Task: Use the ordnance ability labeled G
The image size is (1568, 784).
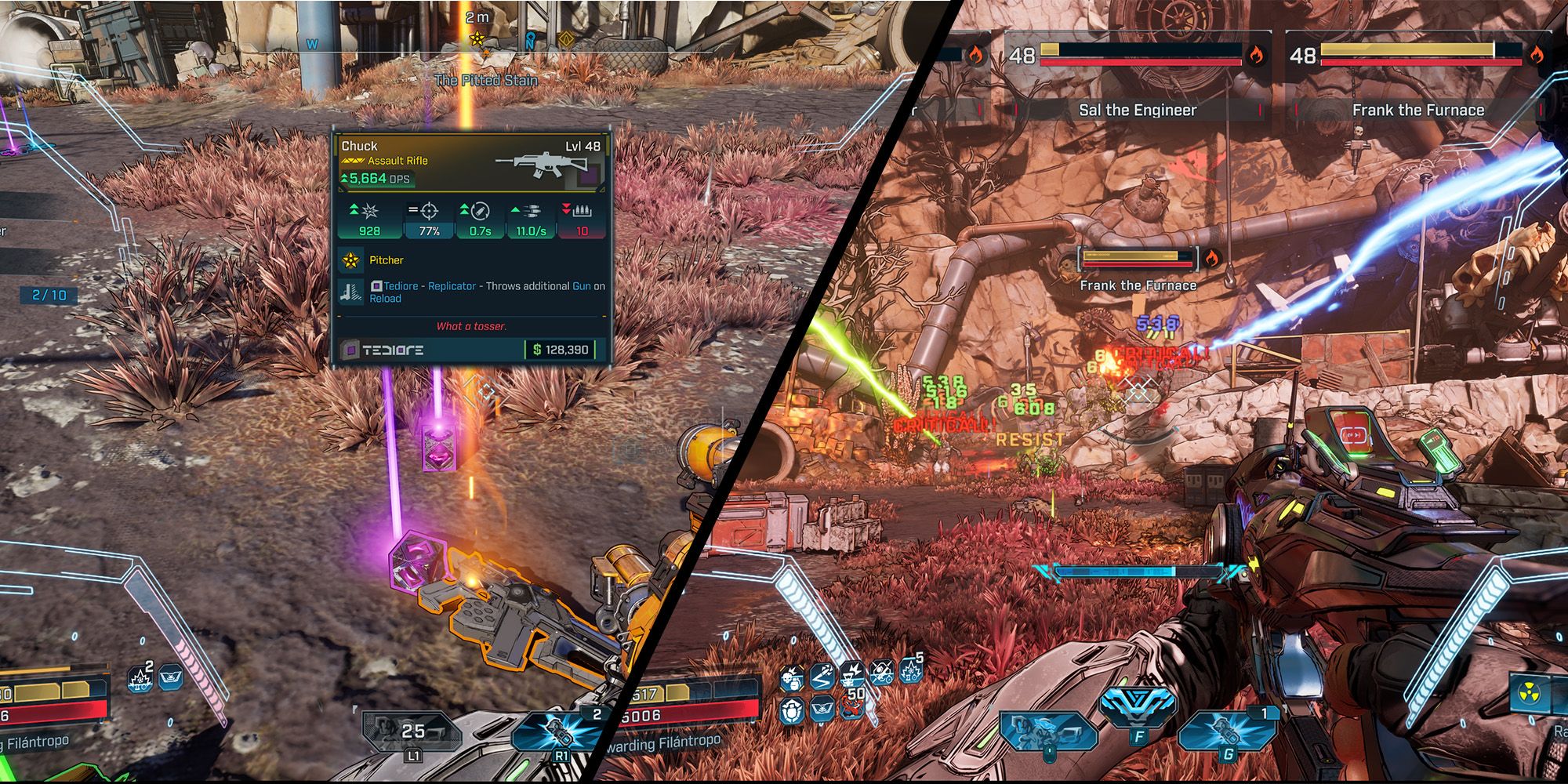Action: [1225, 731]
